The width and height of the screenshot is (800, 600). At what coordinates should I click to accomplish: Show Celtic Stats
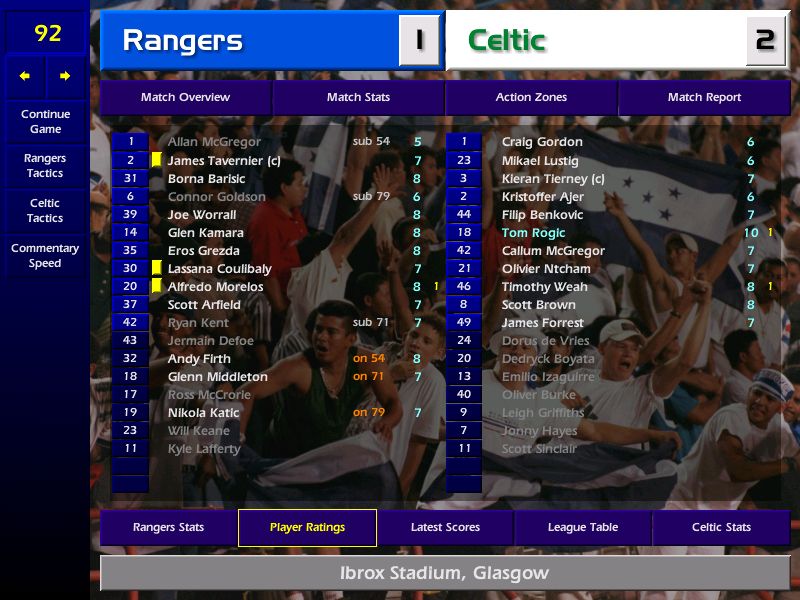721,527
